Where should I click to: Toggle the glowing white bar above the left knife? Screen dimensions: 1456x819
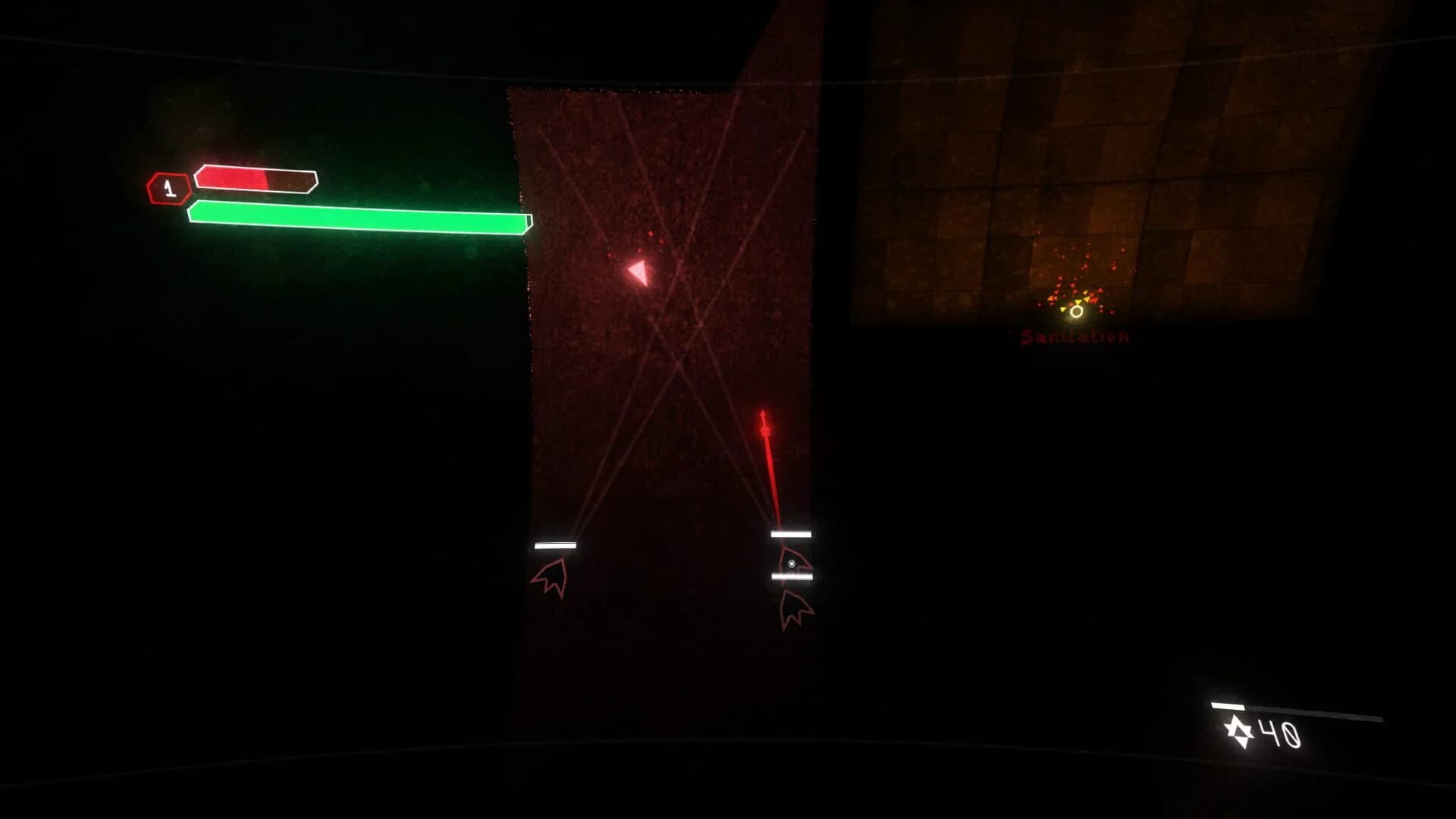(x=556, y=544)
